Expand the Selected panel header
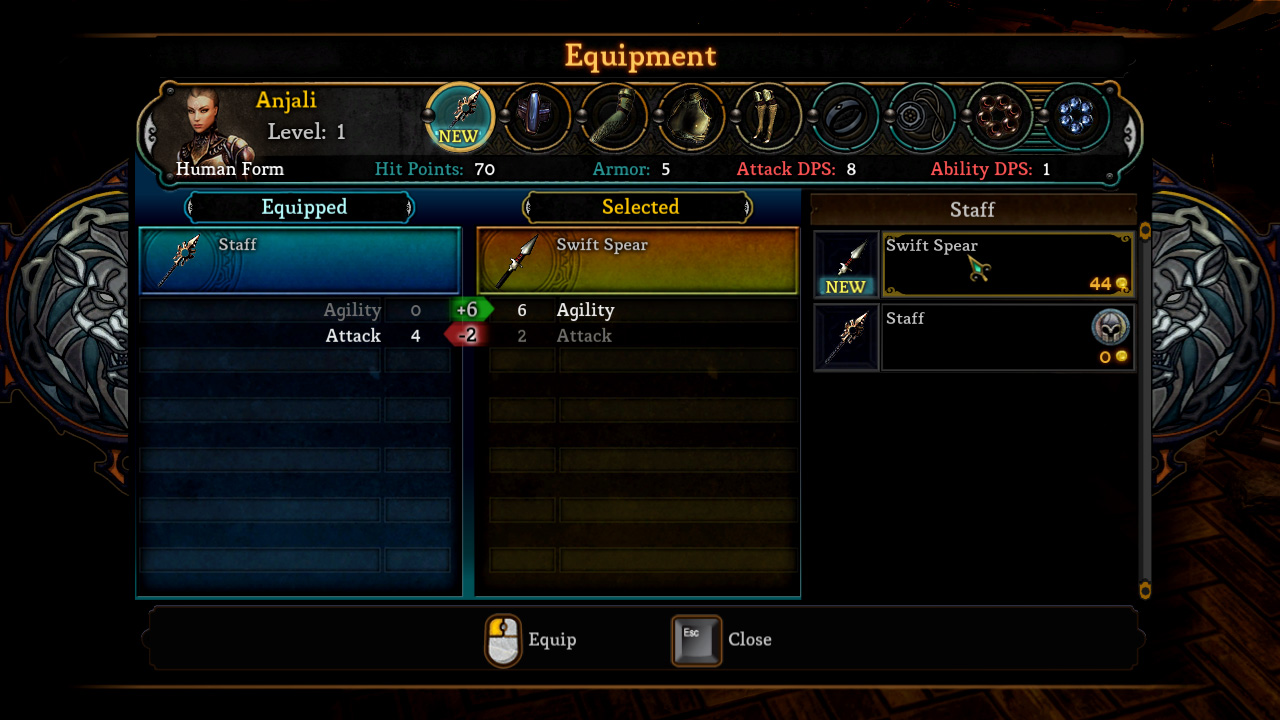The image size is (1280, 720). (x=639, y=207)
